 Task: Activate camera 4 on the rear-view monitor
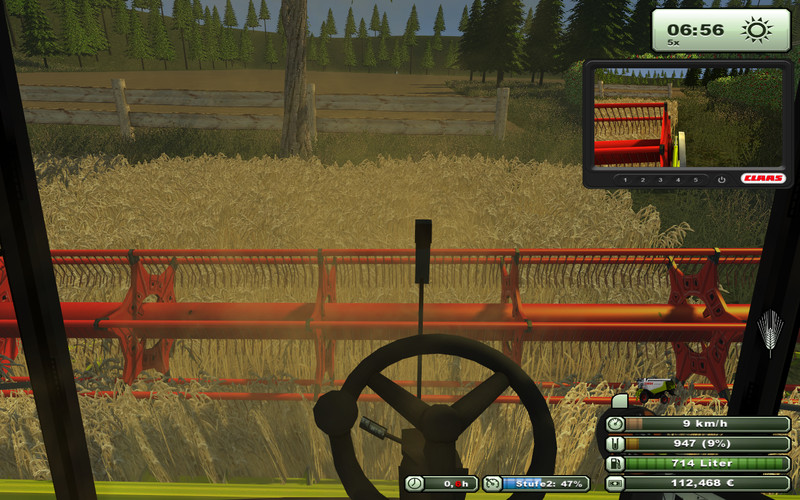[x=678, y=180]
